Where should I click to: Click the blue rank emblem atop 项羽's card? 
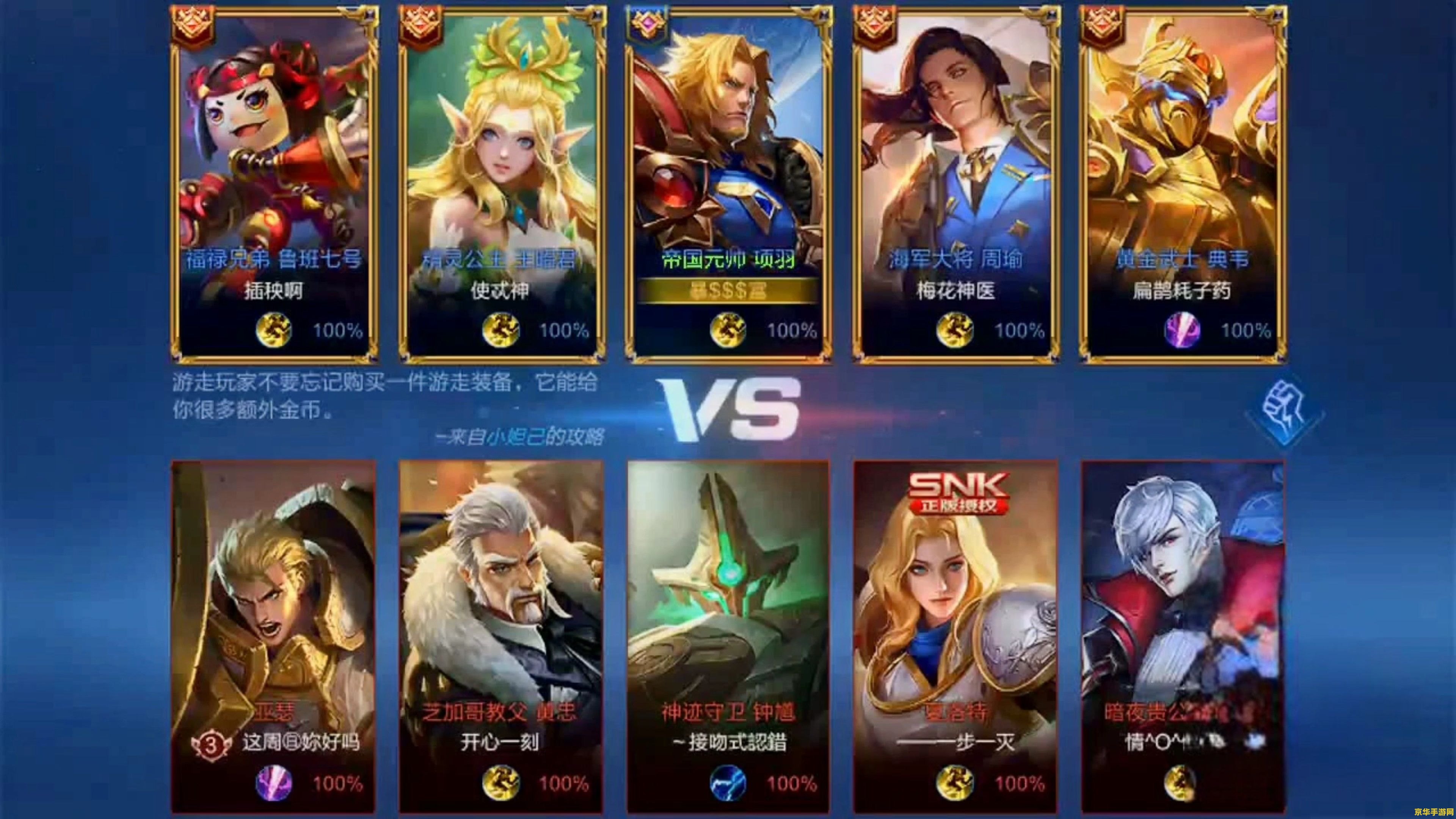(x=646, y=24)
